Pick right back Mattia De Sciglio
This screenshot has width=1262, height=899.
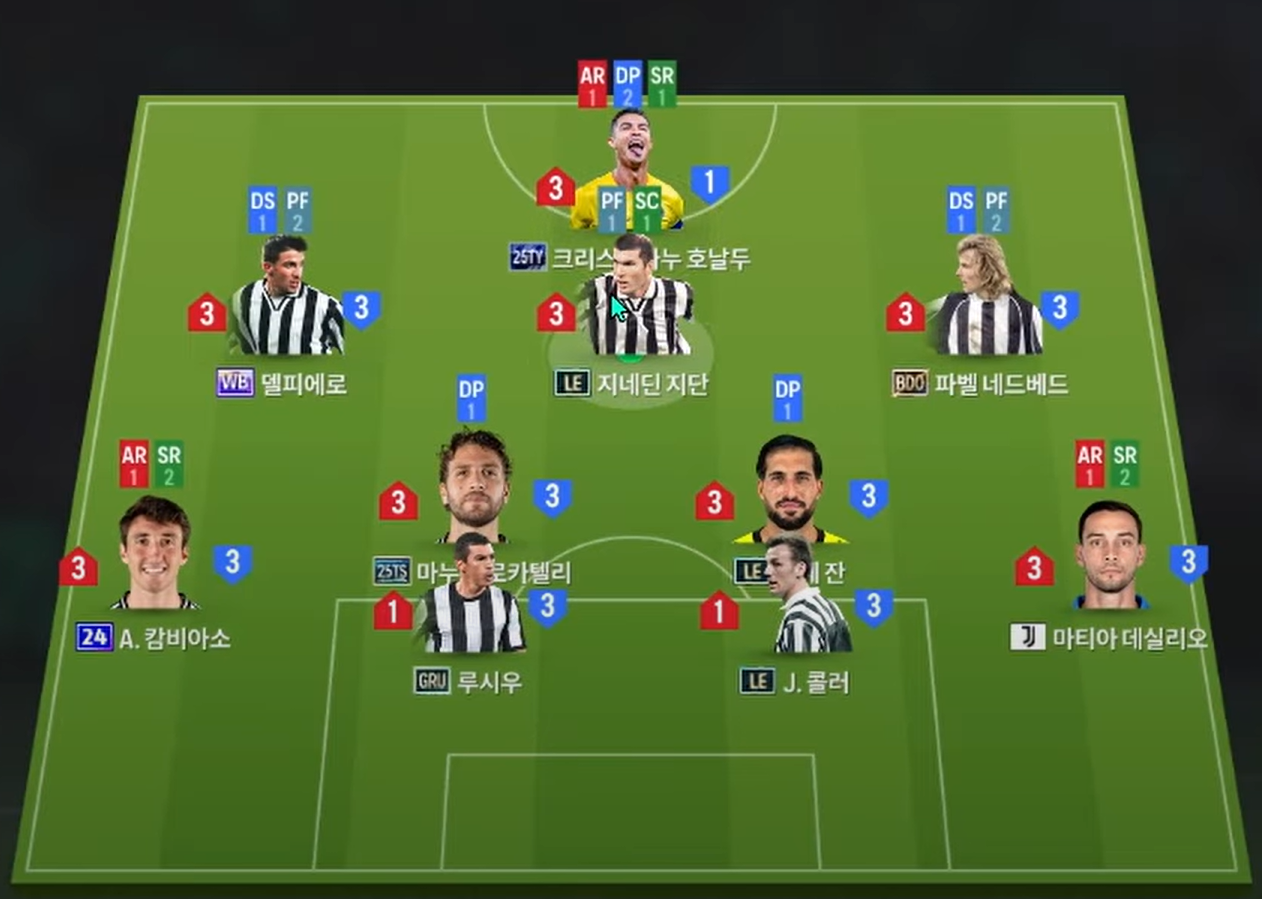point(1110,556)
